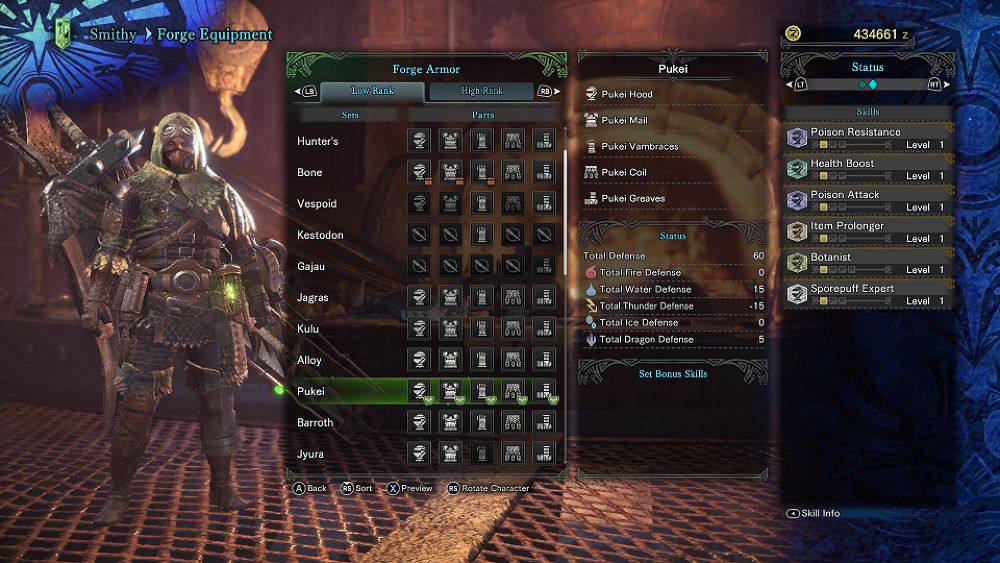Pick the Vespoid armor set
Viewport: 1000px width, 563px height.
317,204
